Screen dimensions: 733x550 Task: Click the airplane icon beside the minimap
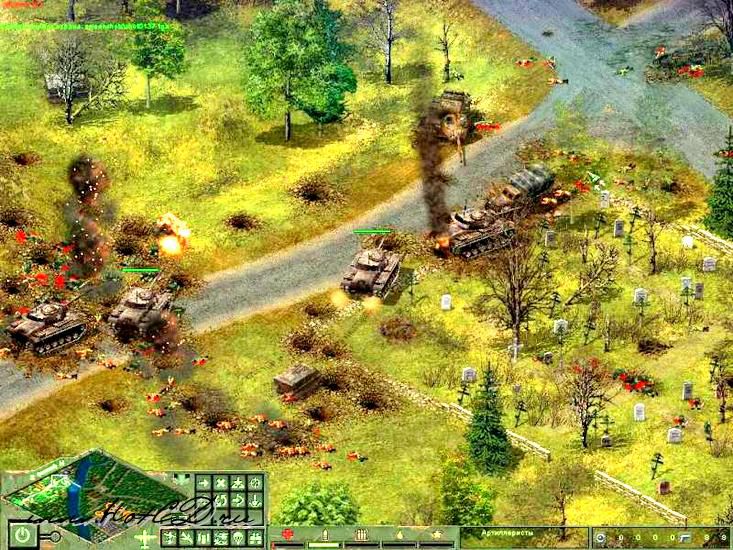(146, 538)
